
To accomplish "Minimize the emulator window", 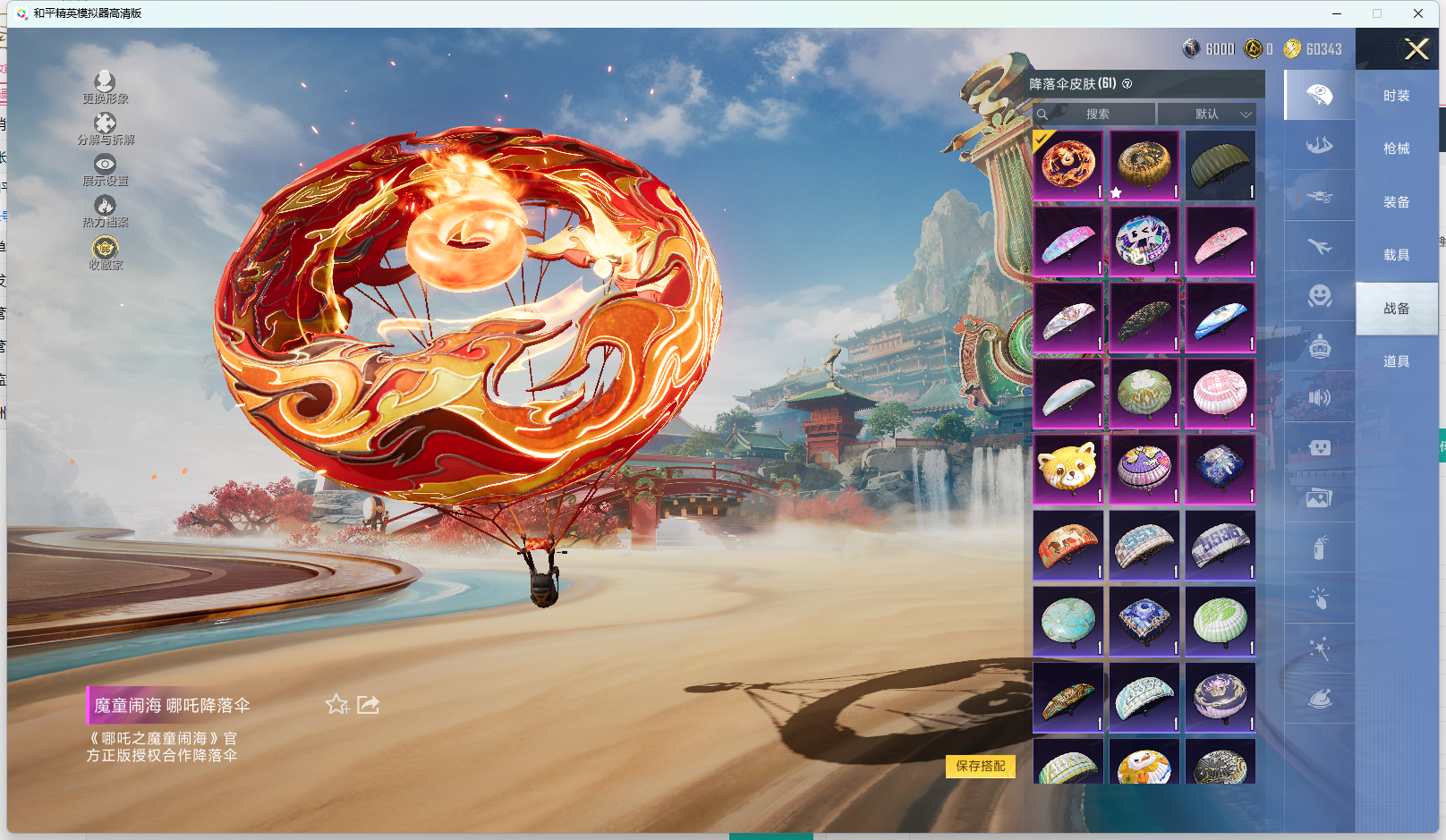I will [x=1337, y=13].
